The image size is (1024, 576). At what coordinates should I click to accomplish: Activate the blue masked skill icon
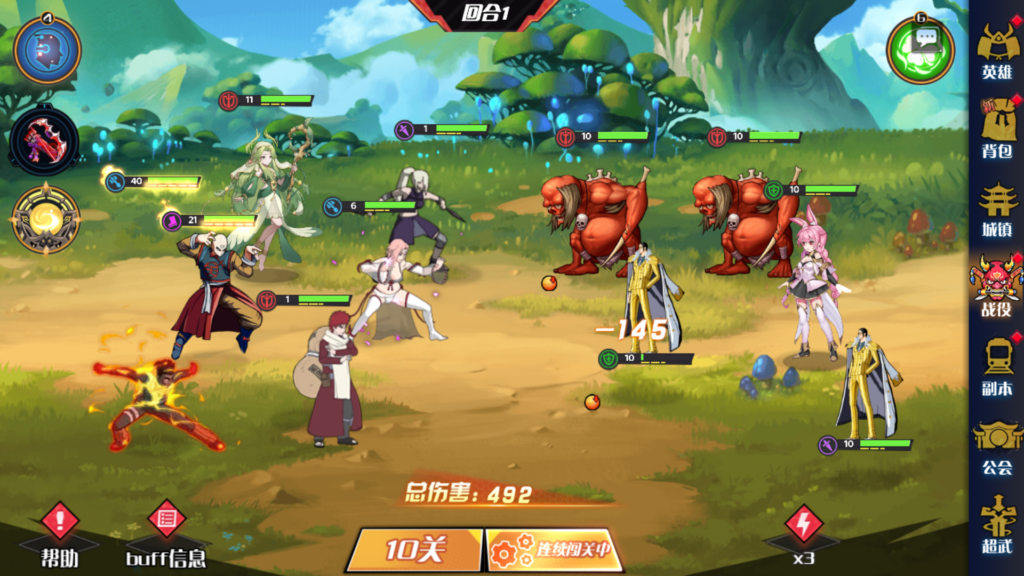[47, 51]
